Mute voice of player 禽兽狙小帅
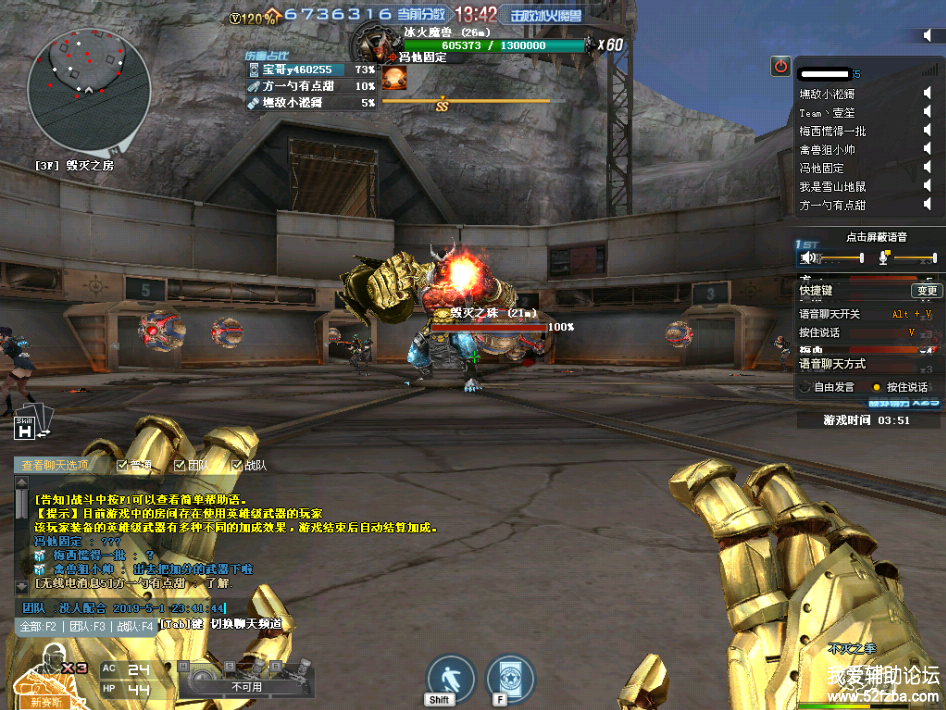Viewport: 946px width, 710px height. tap(929, 150)
